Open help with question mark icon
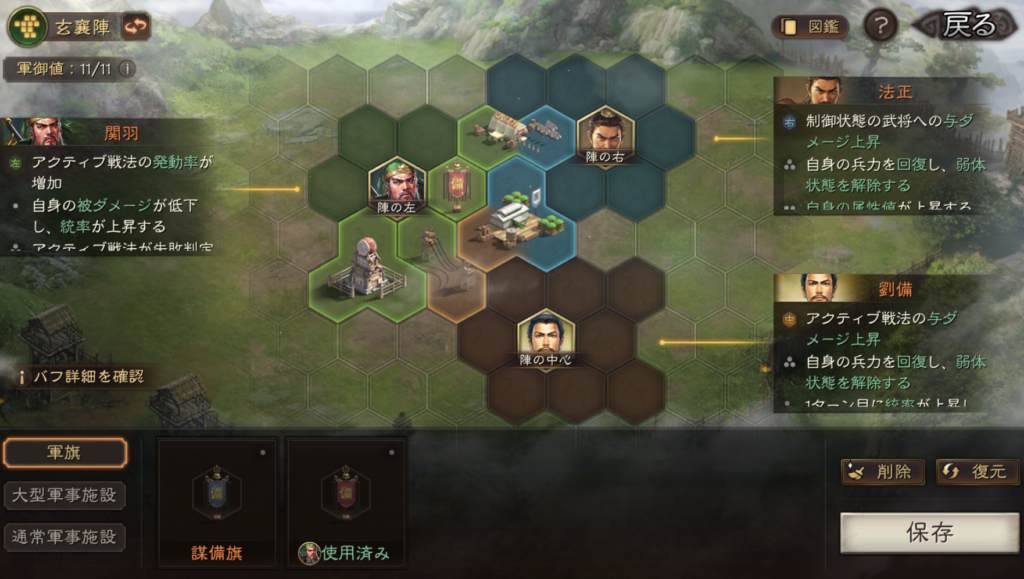The height and width of the screenshot is (579, 1024). (879, 27)
